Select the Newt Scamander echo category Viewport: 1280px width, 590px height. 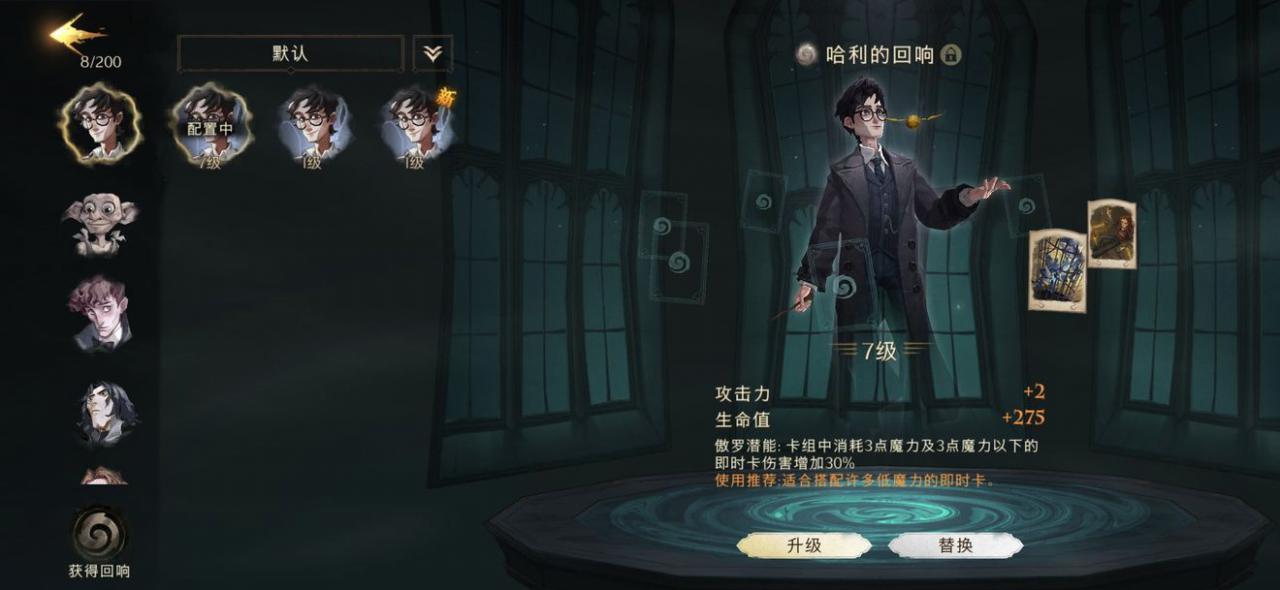pyautogui.click(x=100, y=313)
